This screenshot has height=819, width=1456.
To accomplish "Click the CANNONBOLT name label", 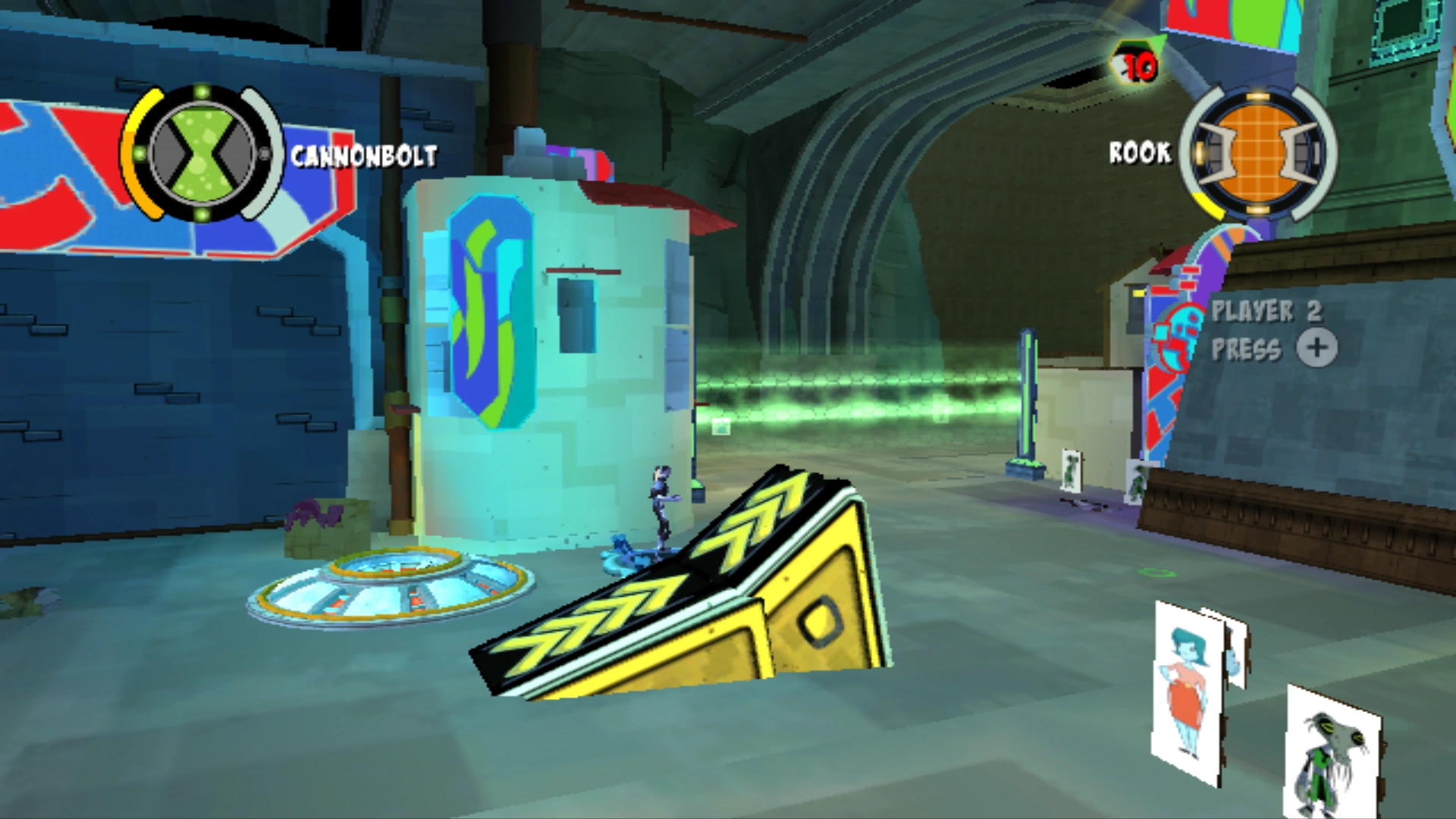I will coord(362,157).
